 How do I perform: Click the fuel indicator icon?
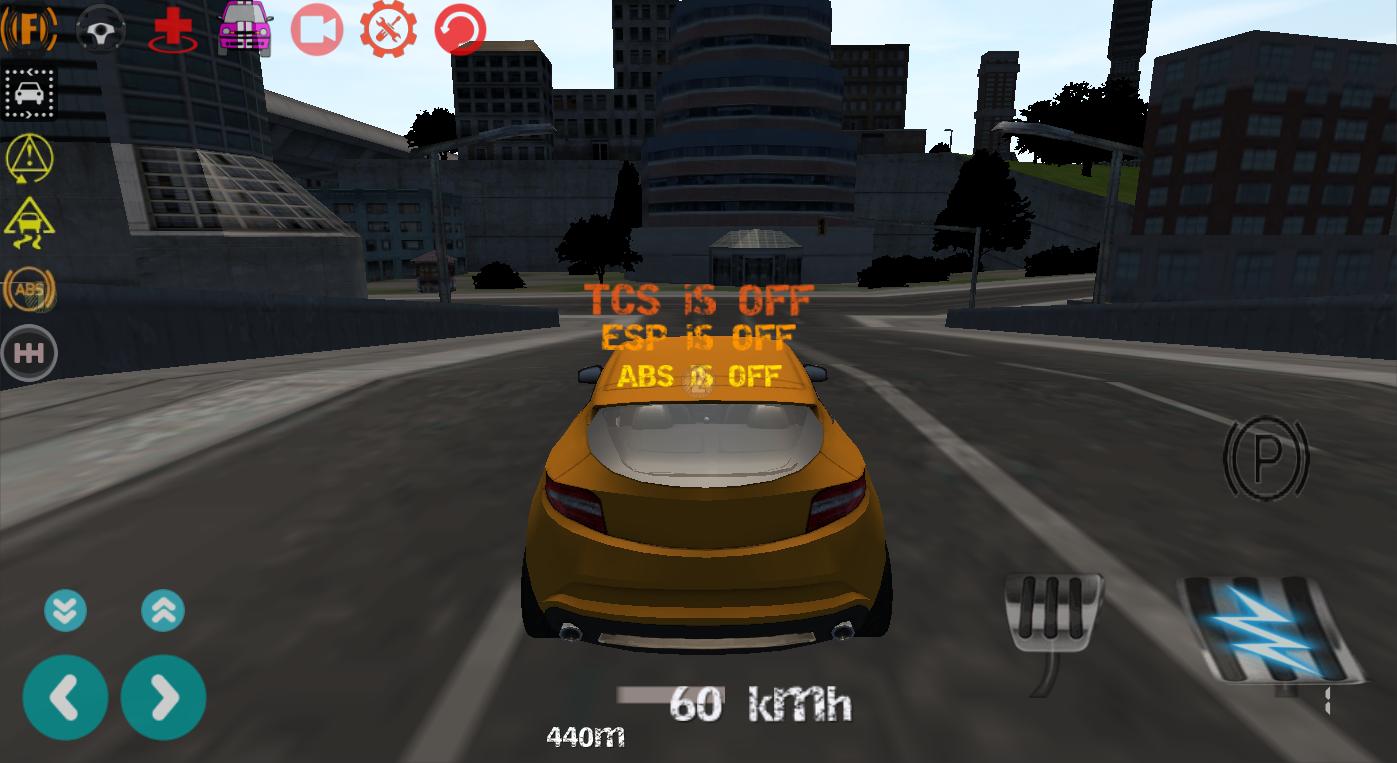(x=30, y=27)
